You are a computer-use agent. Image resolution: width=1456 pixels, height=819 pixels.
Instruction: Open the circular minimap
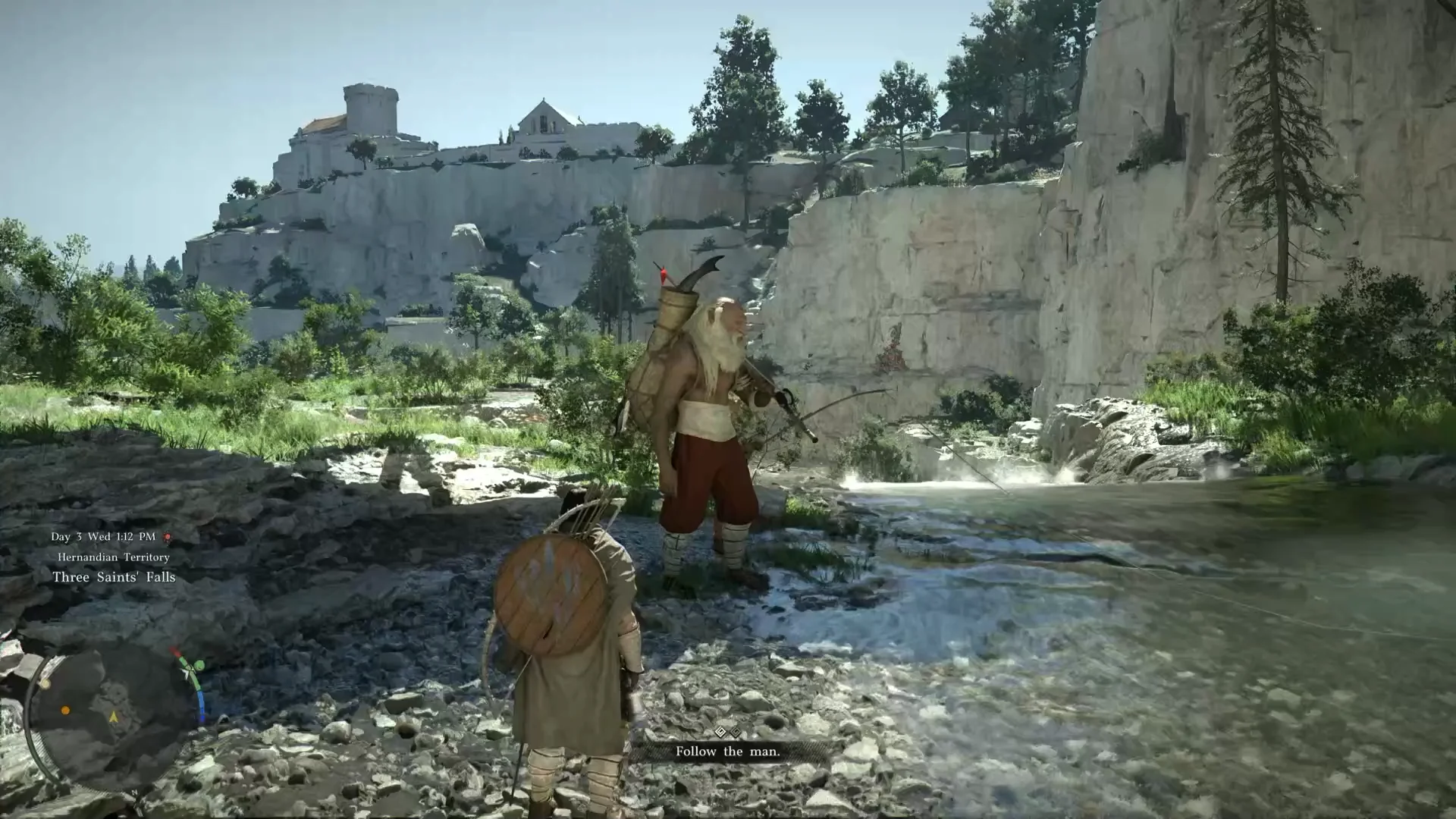pos(114,716)
